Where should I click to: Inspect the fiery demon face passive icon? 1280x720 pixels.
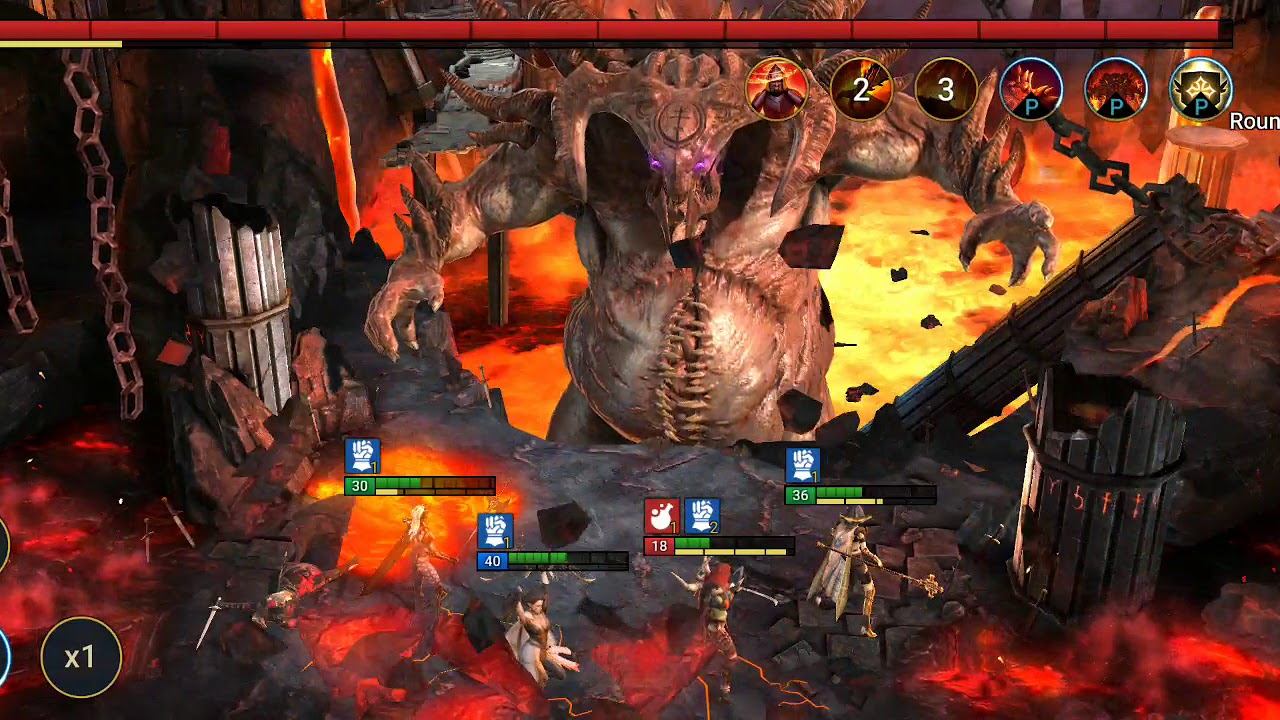[1116, 90]
